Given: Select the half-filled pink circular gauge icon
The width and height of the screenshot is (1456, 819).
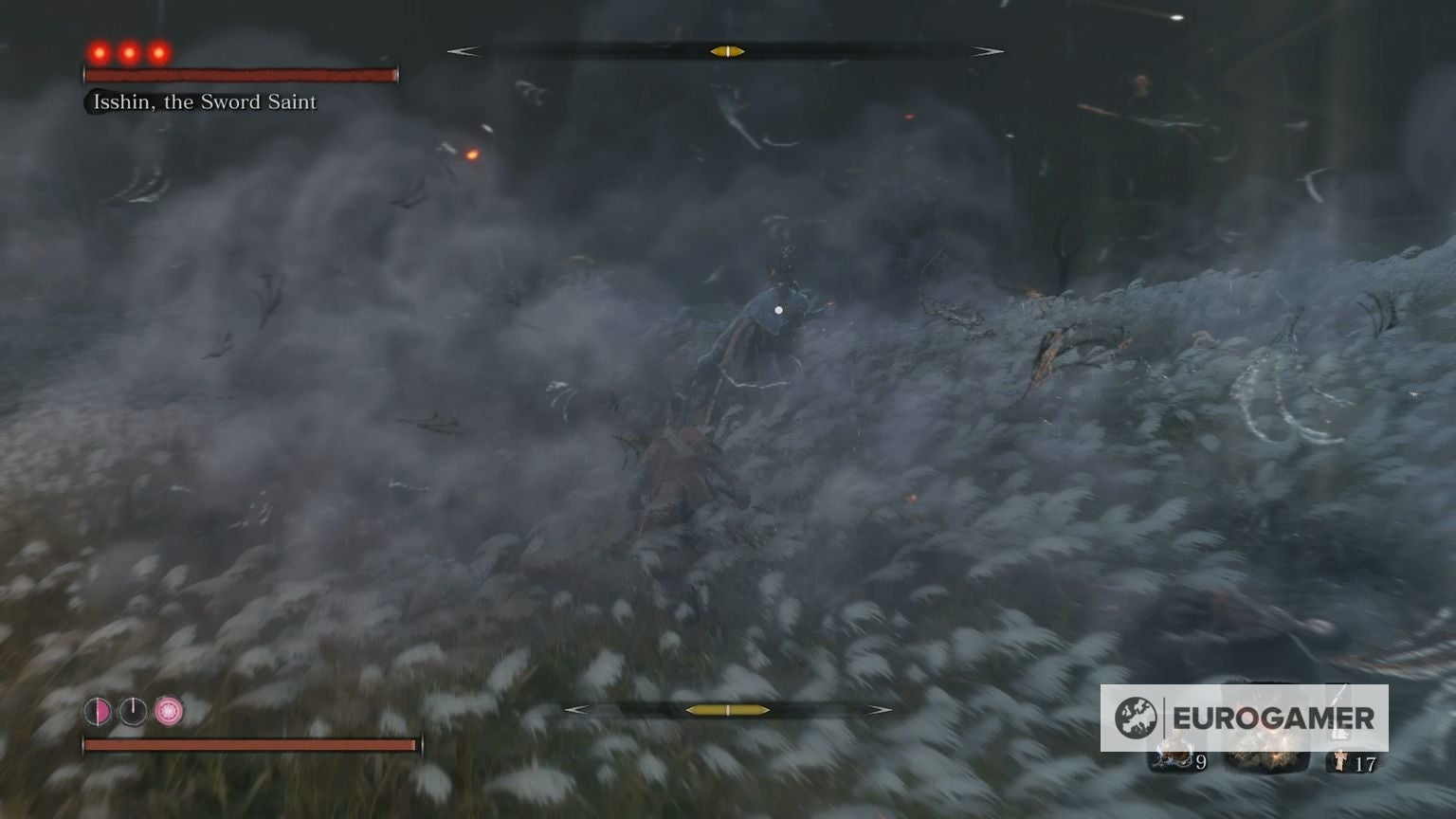Looking at the screenshot, I should (99, 711).
